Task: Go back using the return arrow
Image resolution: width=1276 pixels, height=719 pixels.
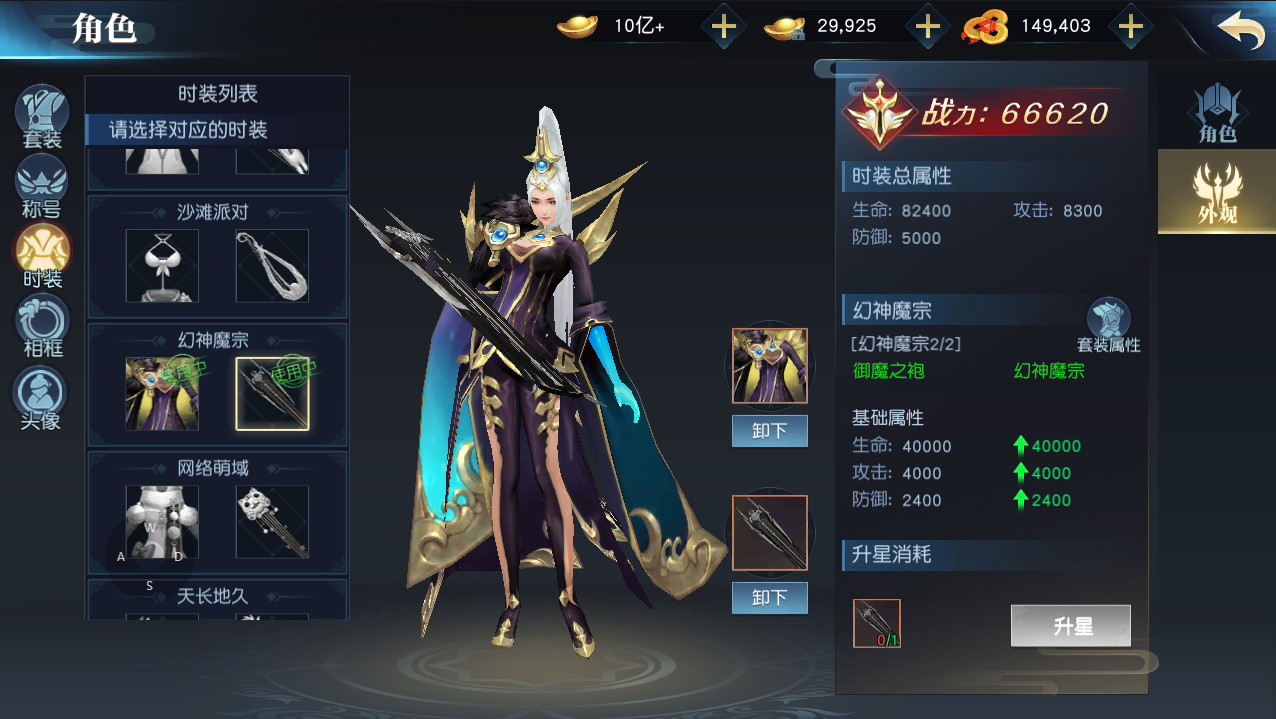Action: click(1241, 29)
